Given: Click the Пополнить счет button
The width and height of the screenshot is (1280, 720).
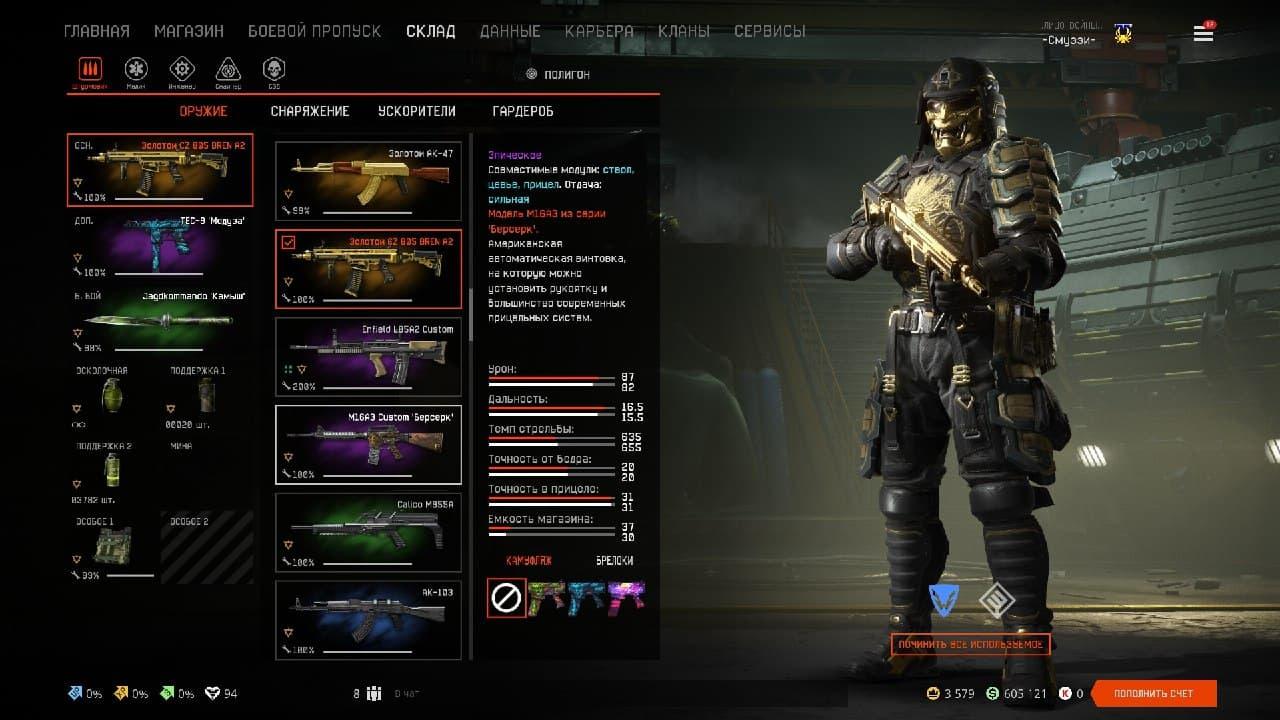Looking at the screenshot, I should coord(1153,694).
